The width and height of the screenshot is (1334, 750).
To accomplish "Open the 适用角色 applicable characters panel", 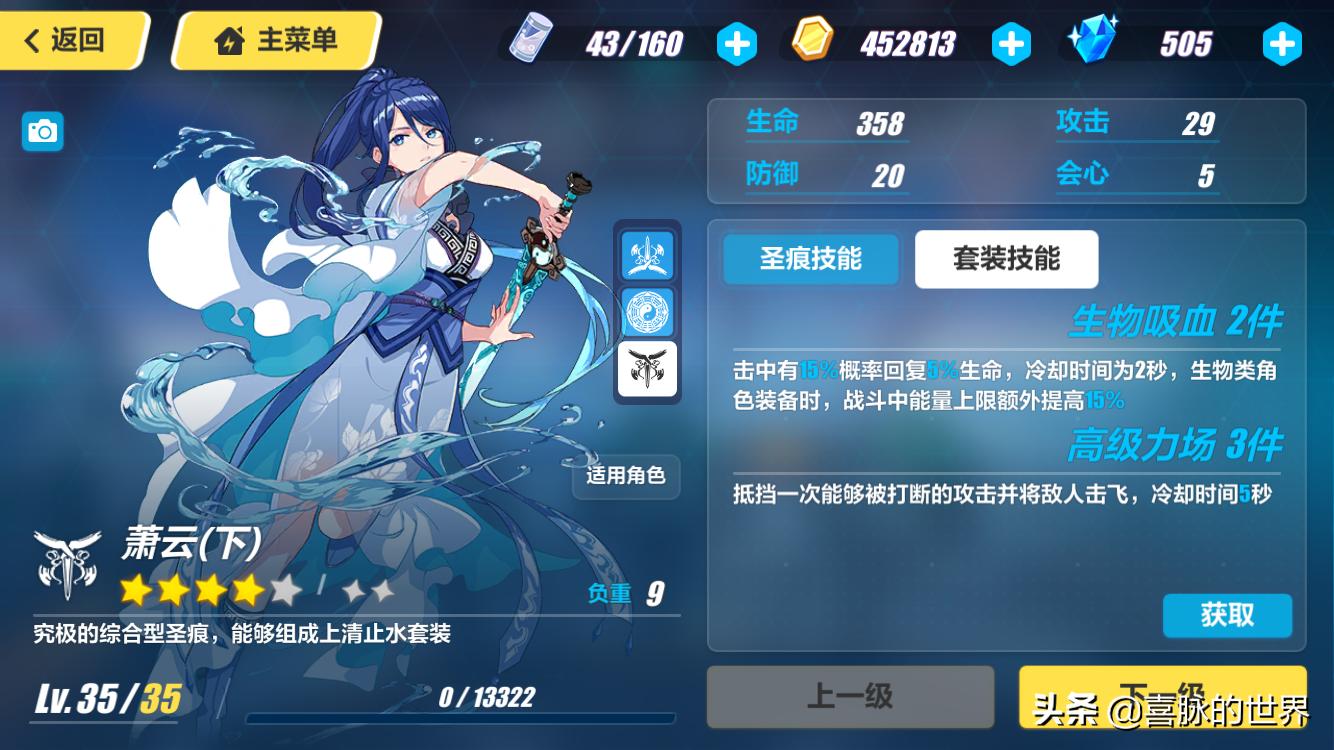I will 626,479.
